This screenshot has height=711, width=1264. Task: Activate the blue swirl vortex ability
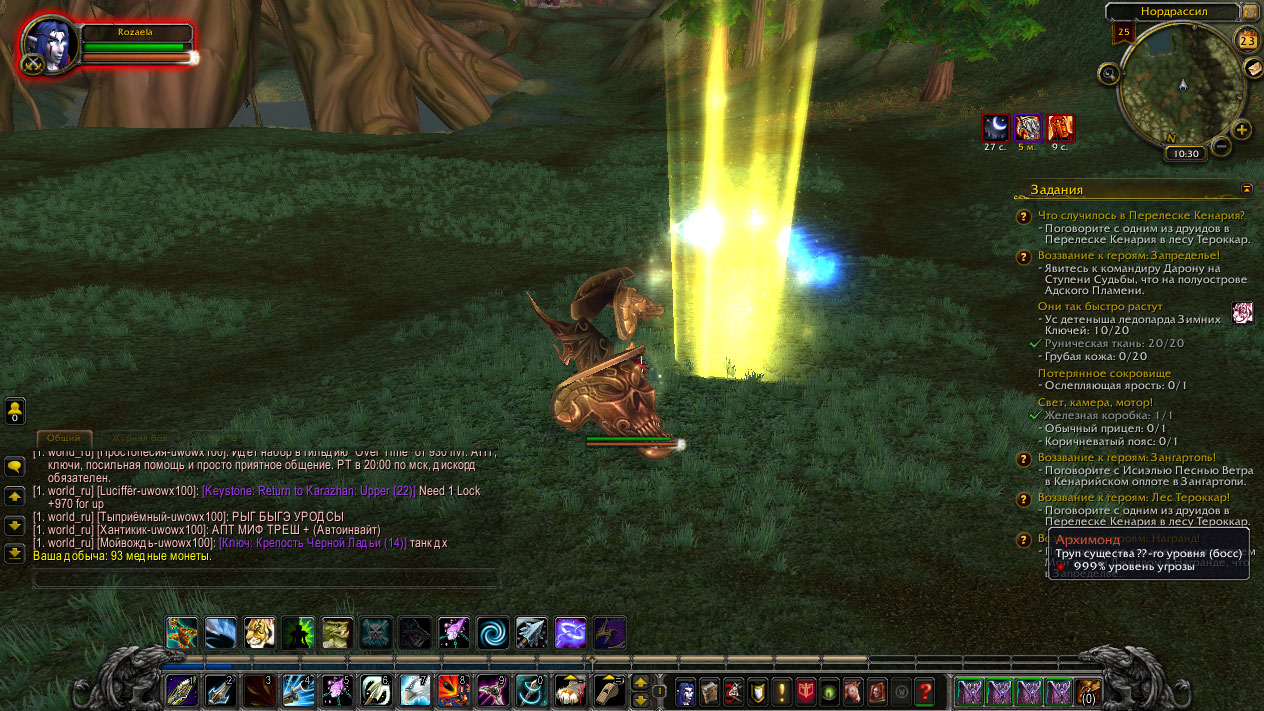point(492,632)
